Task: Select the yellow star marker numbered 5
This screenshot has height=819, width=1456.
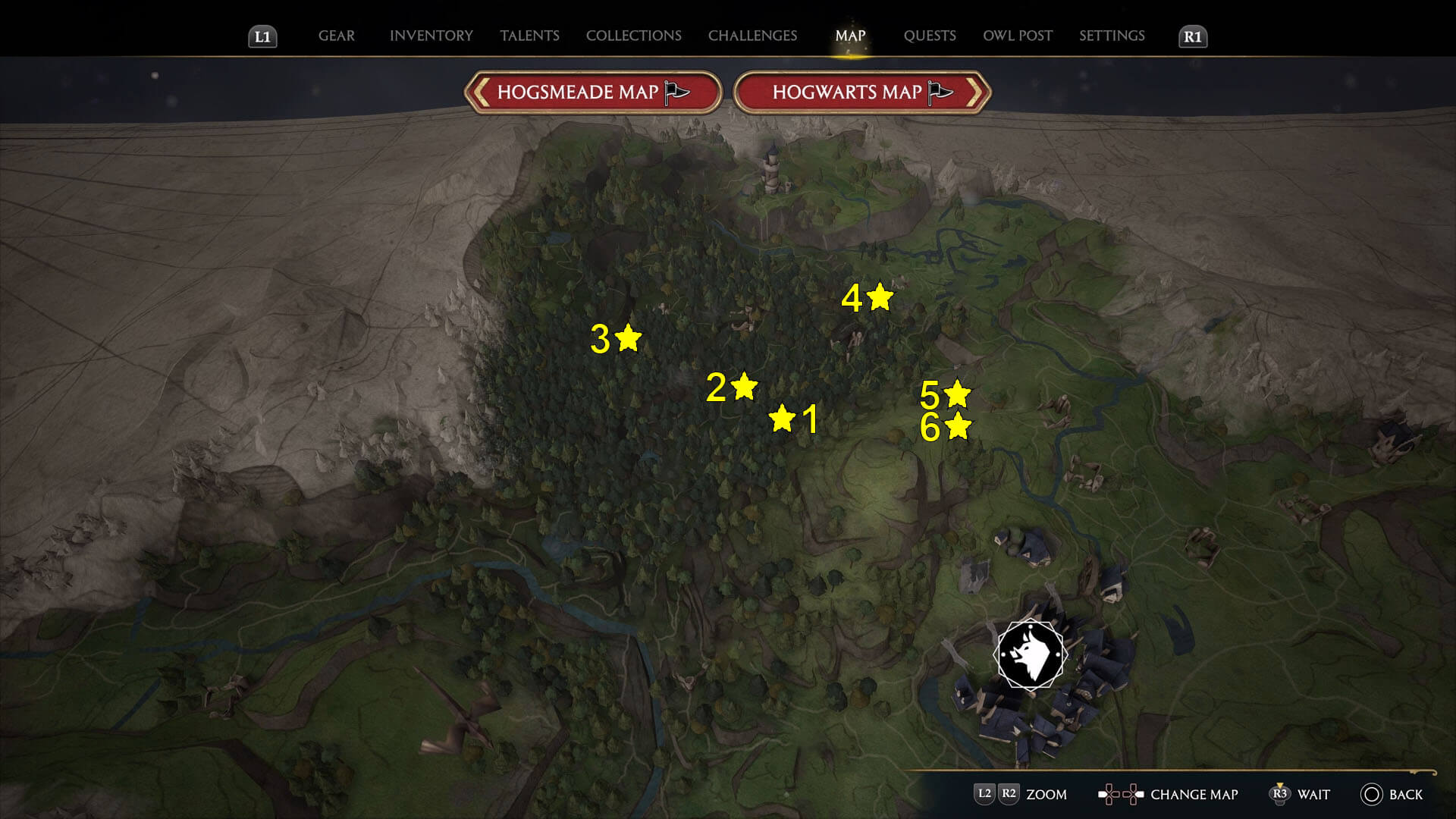Action: tap(958, 394)
